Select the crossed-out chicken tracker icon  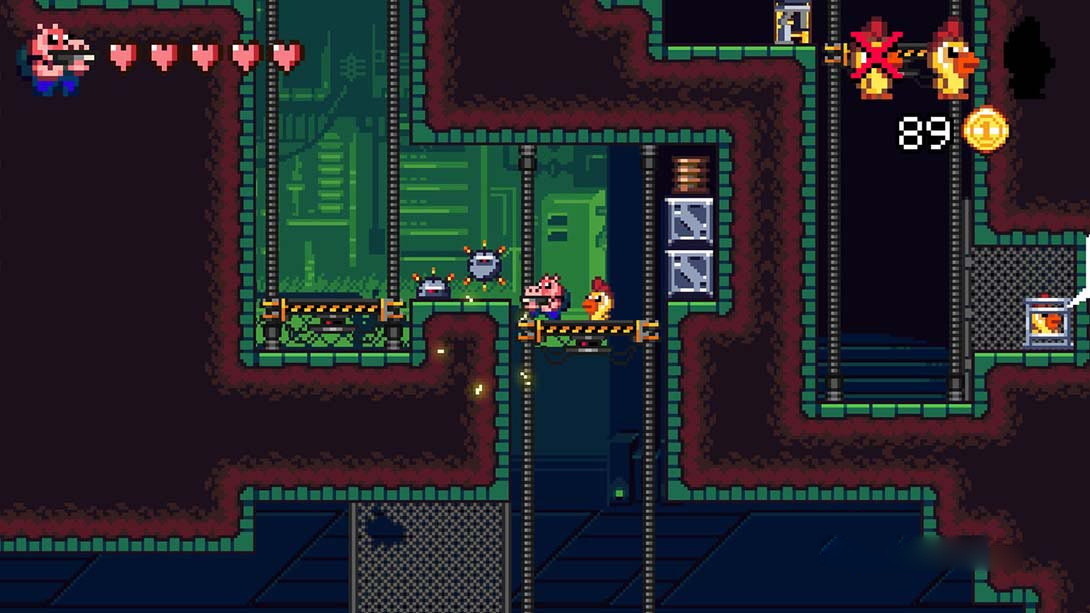pos(877,60)
